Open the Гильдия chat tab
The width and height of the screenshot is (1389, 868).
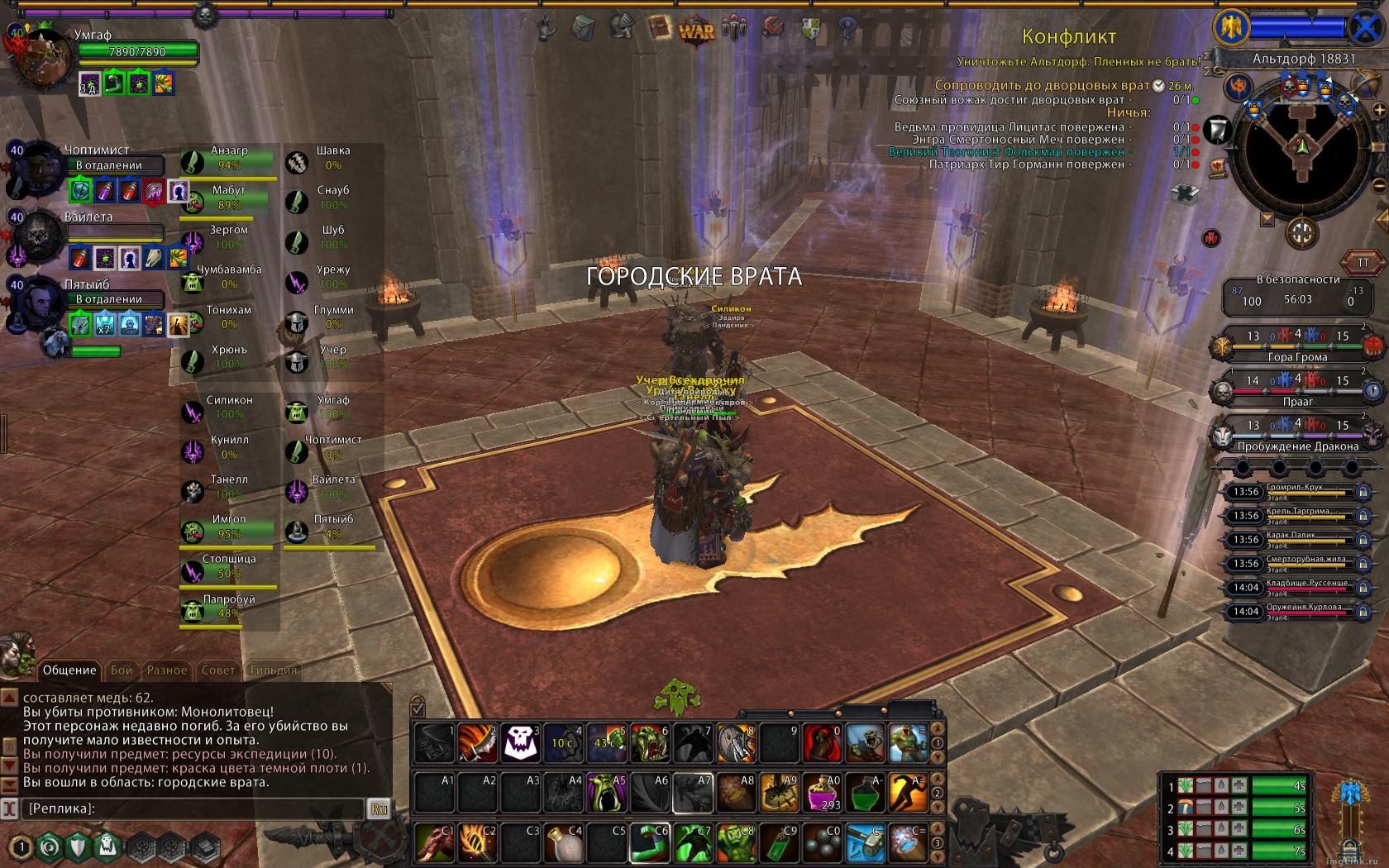(273, 670)
